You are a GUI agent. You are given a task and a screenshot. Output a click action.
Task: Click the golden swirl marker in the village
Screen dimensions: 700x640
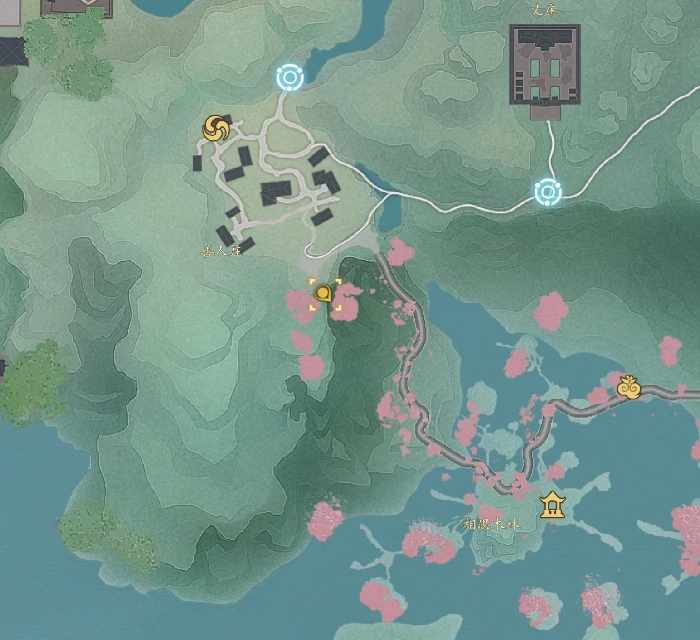[x=216, y=127]
